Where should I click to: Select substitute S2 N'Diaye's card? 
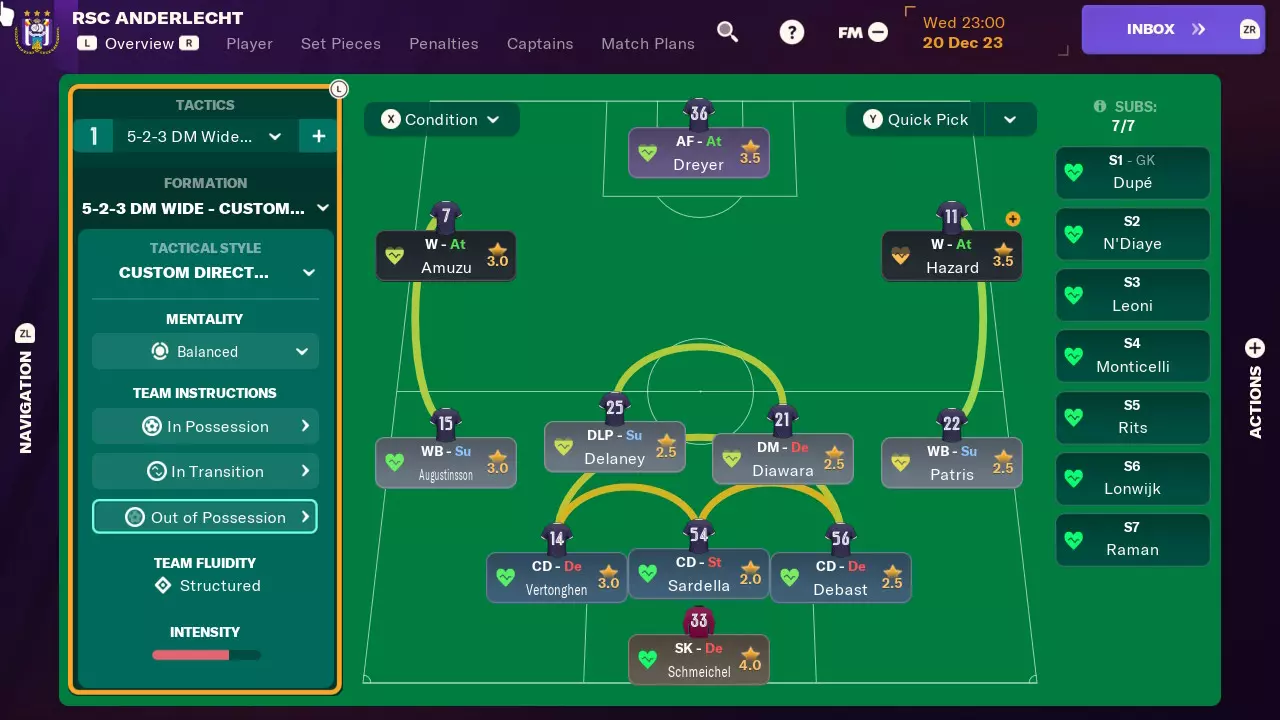[x=1132, y=234]
